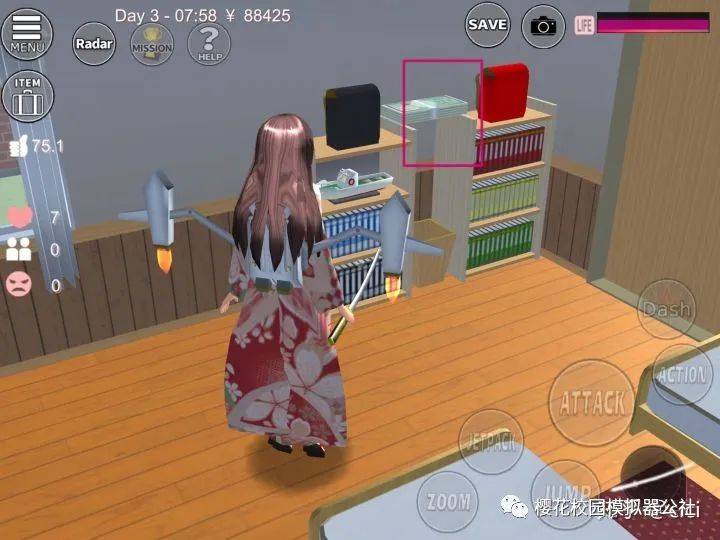The height and width of the screenshot is (540, 720).
Task: Activate the JETPACK button
Action: click(x=490, y=441)
